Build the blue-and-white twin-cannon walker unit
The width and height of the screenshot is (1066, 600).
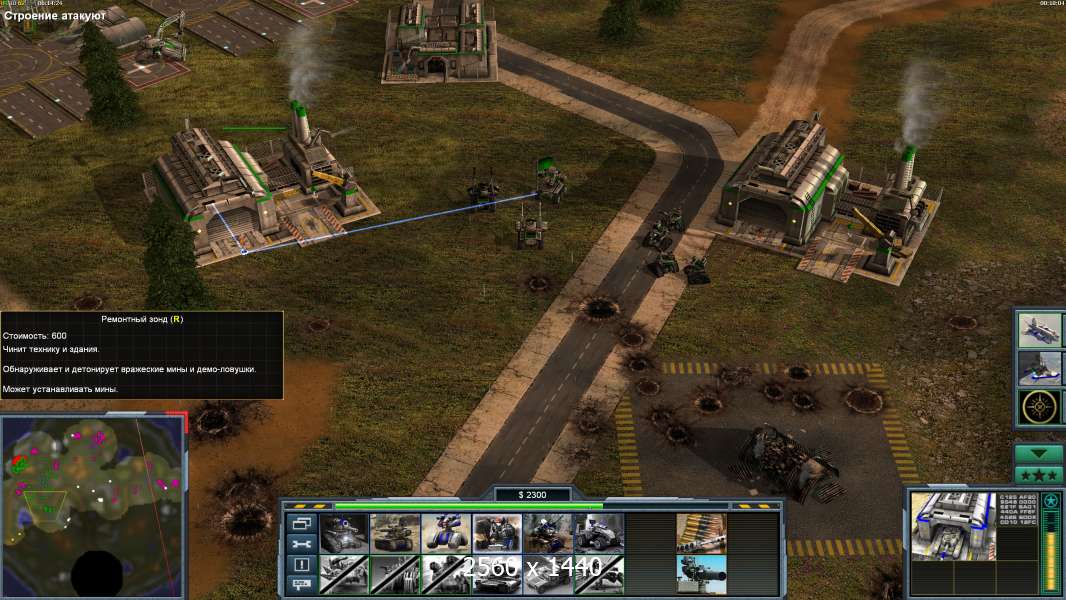pyautogui.click(x=446, y=534)
